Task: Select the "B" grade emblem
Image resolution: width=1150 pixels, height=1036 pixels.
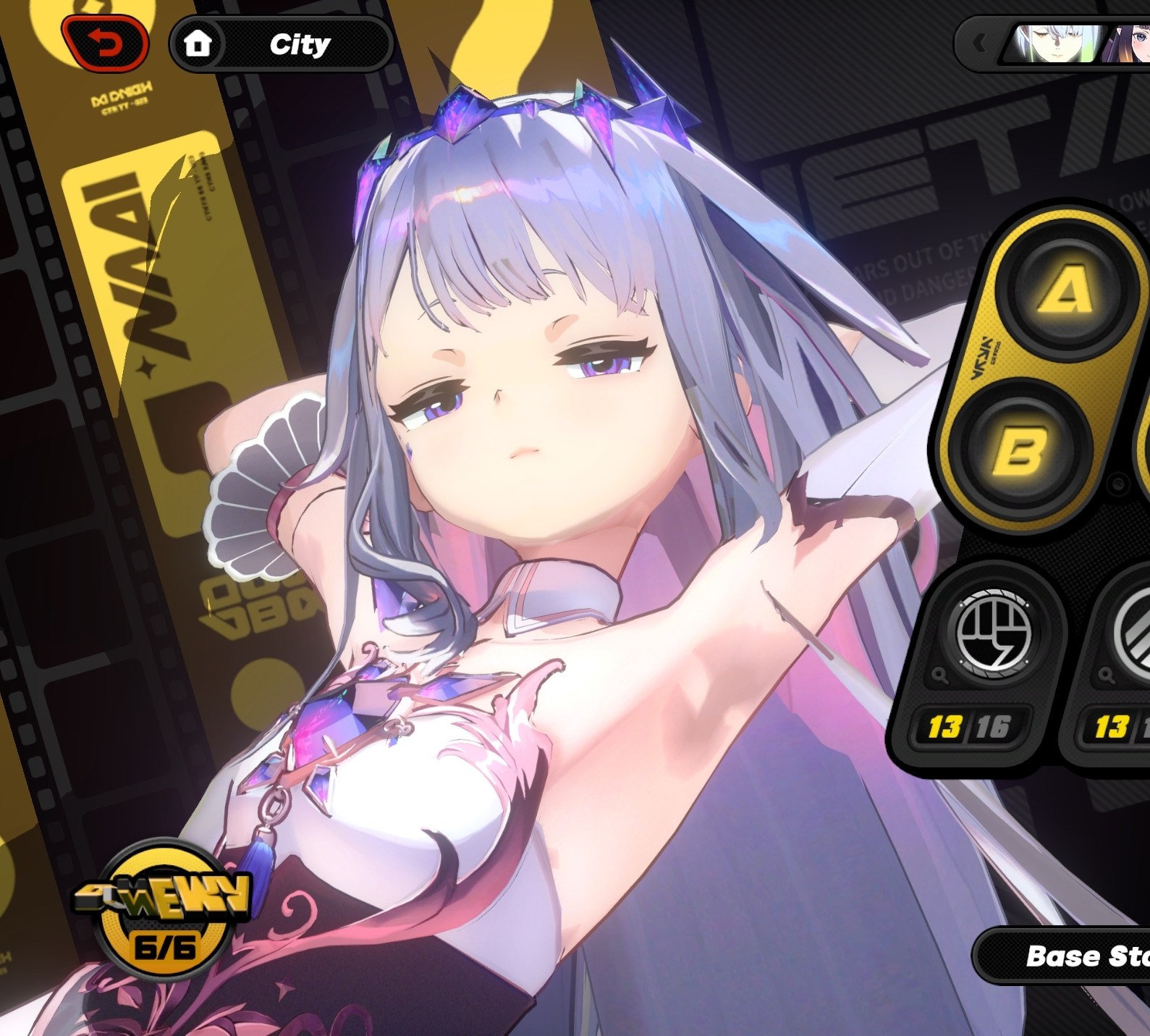Action: click(1021, 452)
